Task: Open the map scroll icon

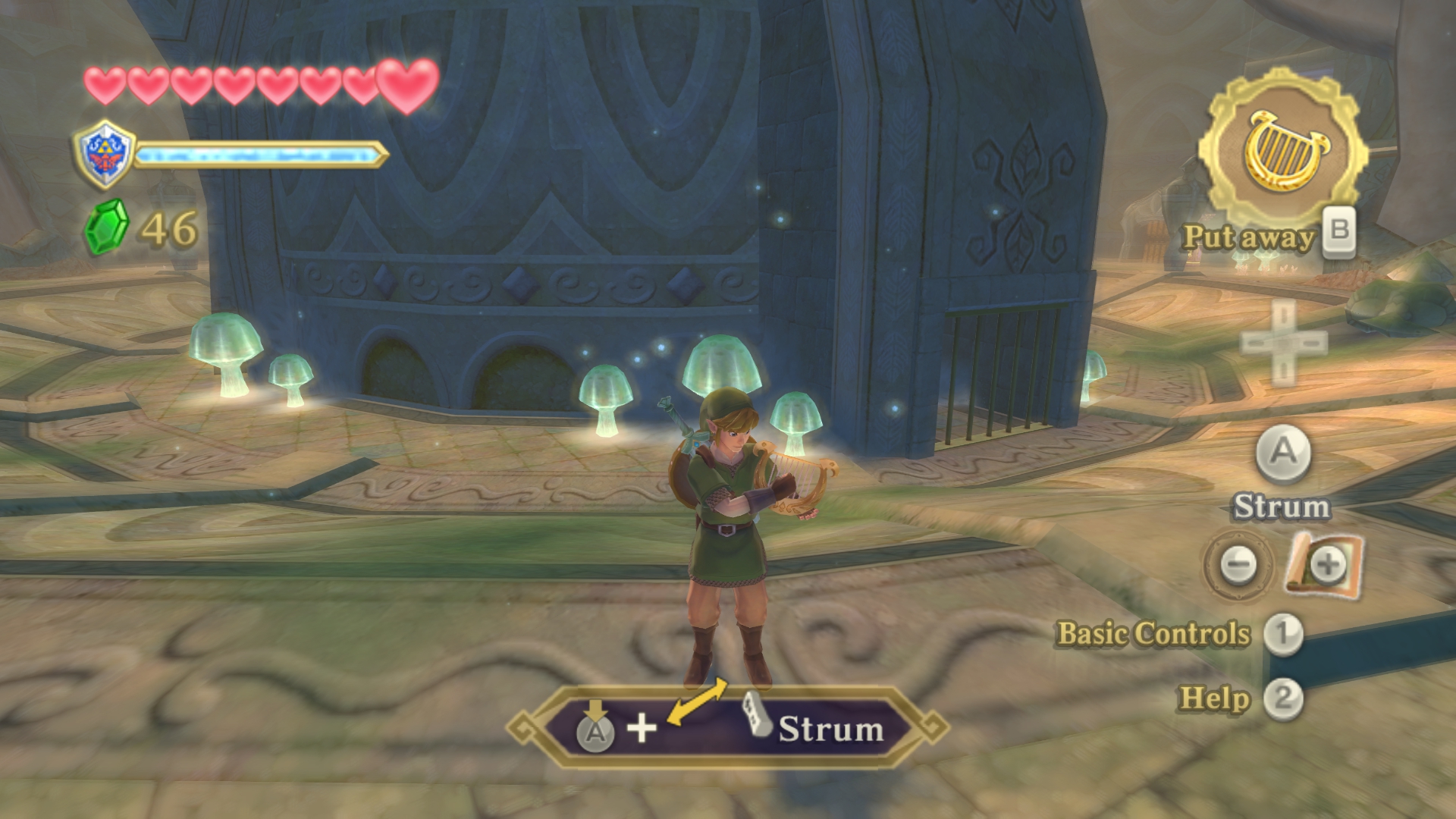Action: (1325, 563)
